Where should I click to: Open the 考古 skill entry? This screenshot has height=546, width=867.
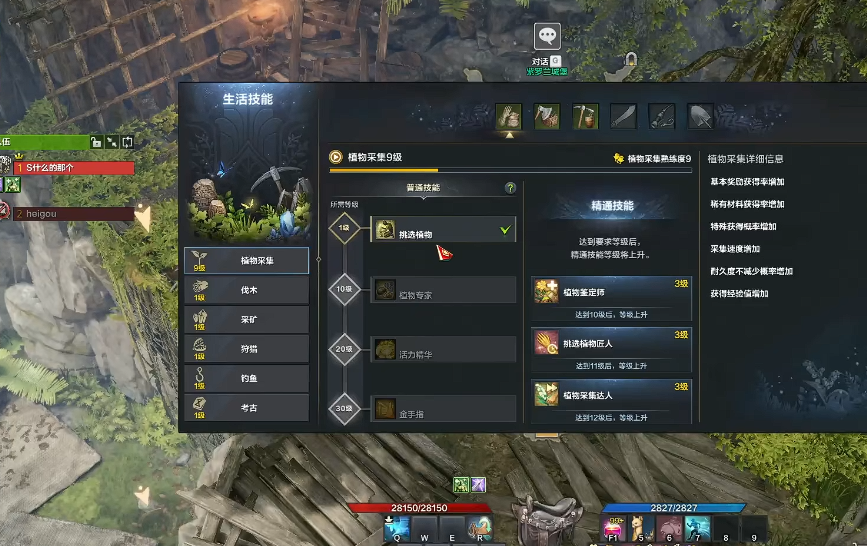(x=247, y=408)
